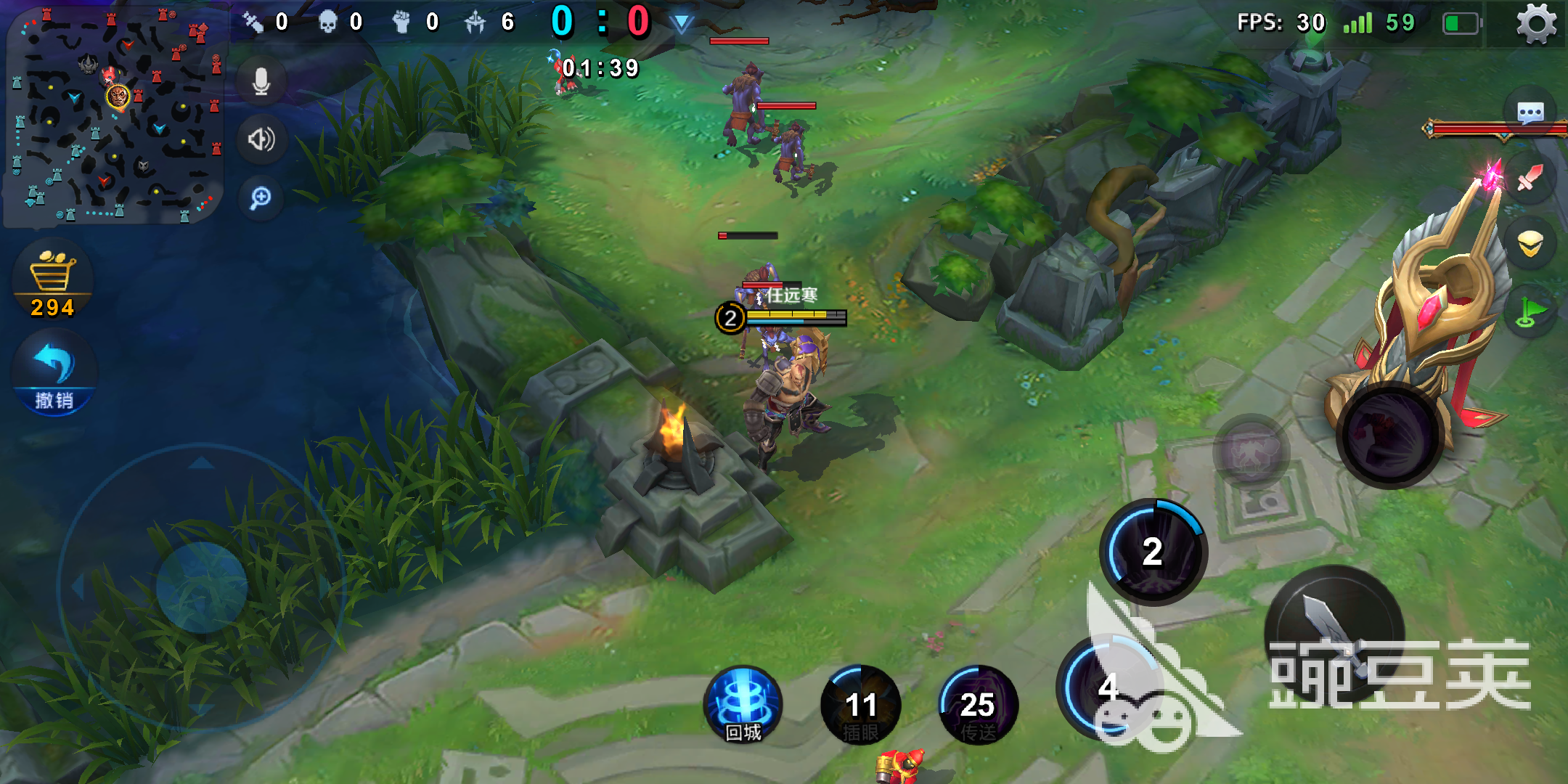Activate the ability on 4-second cooldown
1568x784 pixels.
pyautogui.click(x=1109, y=687)
